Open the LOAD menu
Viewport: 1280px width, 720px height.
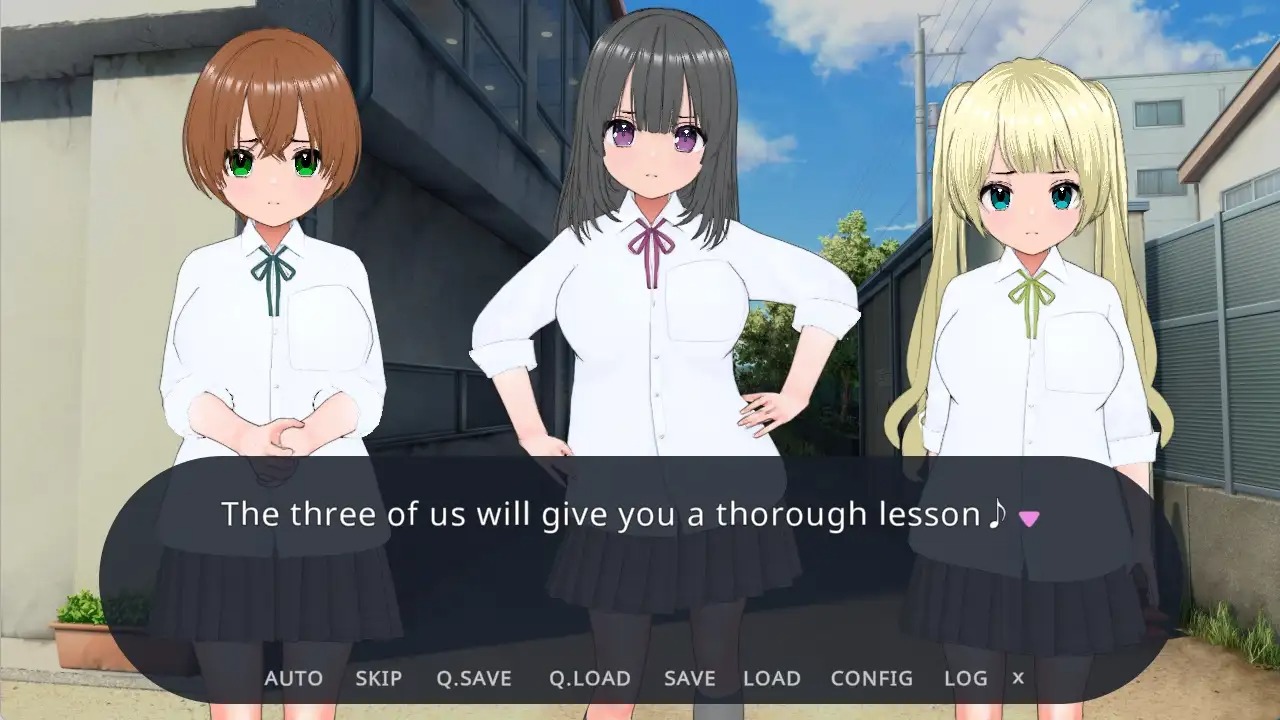point(771,678)
